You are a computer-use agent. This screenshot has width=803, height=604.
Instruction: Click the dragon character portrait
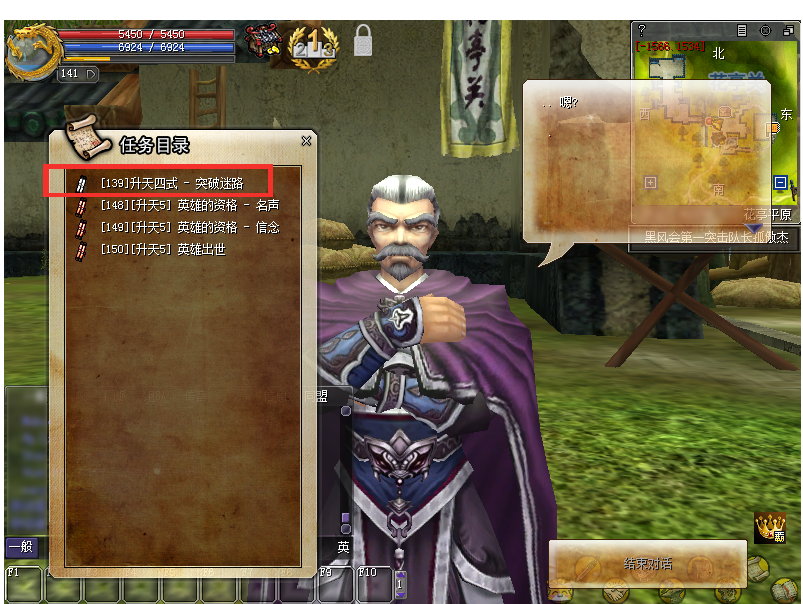[x=30, y=52]
